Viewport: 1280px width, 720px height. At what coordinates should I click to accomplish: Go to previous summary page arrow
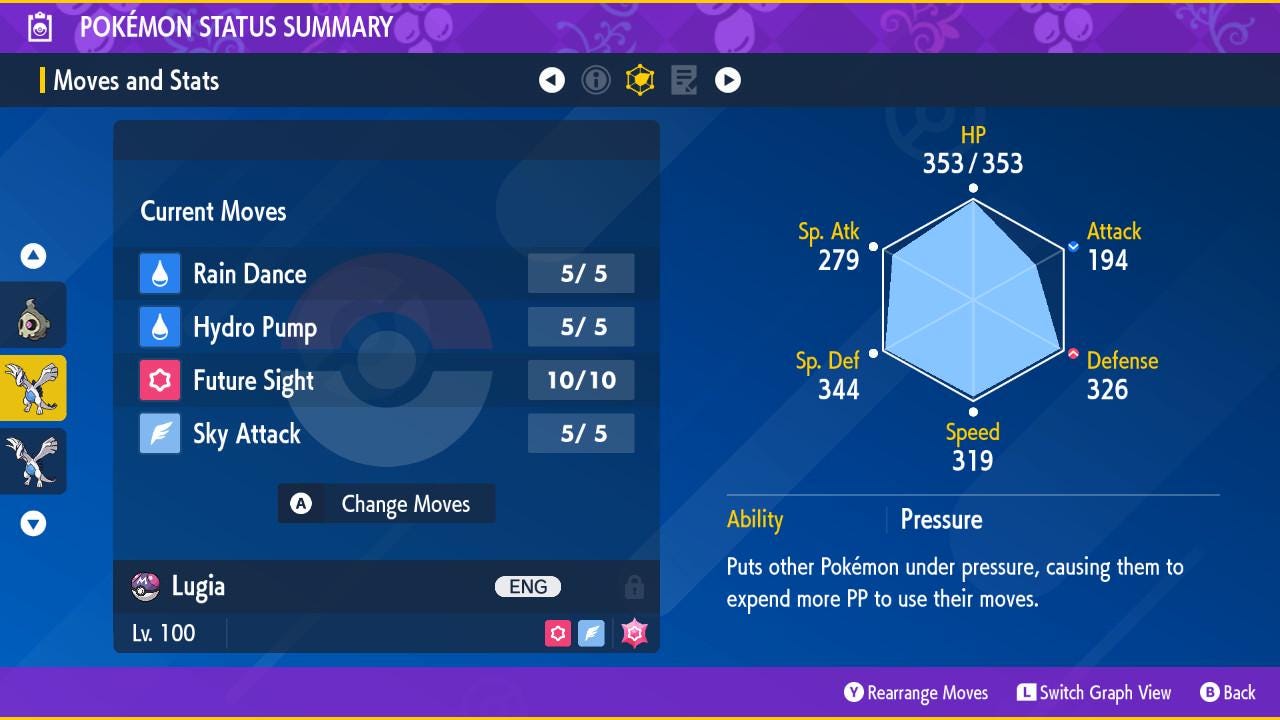(552, 80)
